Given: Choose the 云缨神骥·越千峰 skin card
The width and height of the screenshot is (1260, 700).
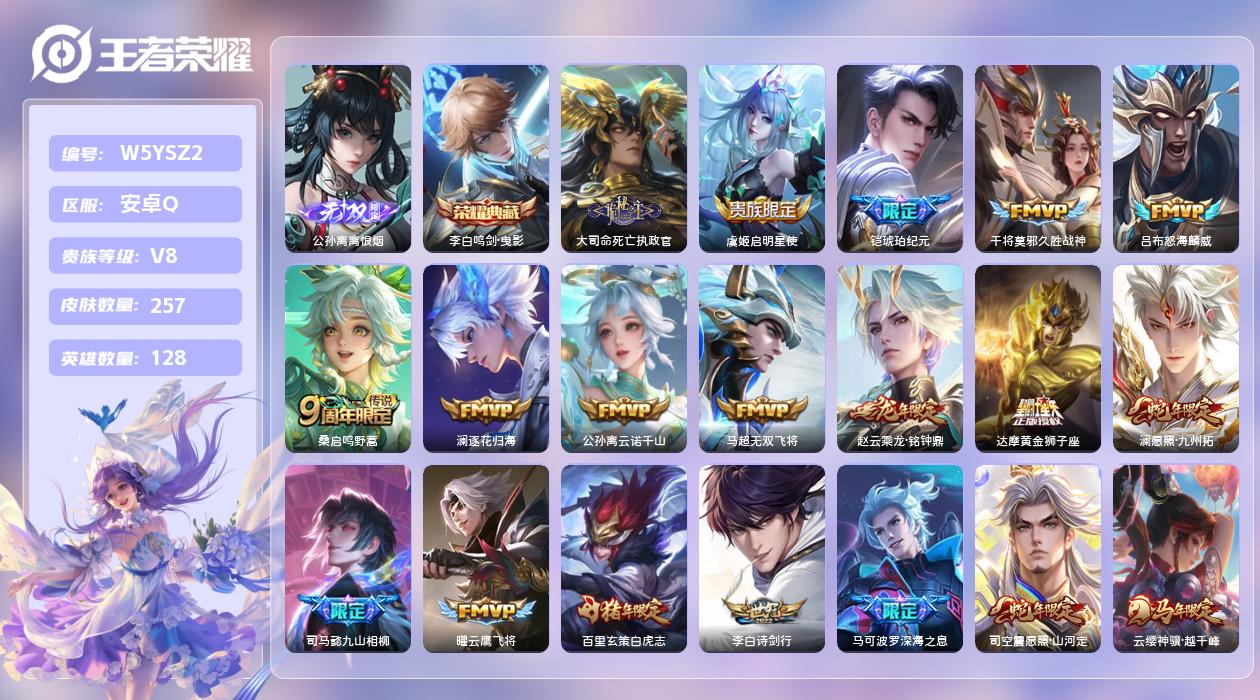Looking at the screenshot, I should tap(1176, 558).
